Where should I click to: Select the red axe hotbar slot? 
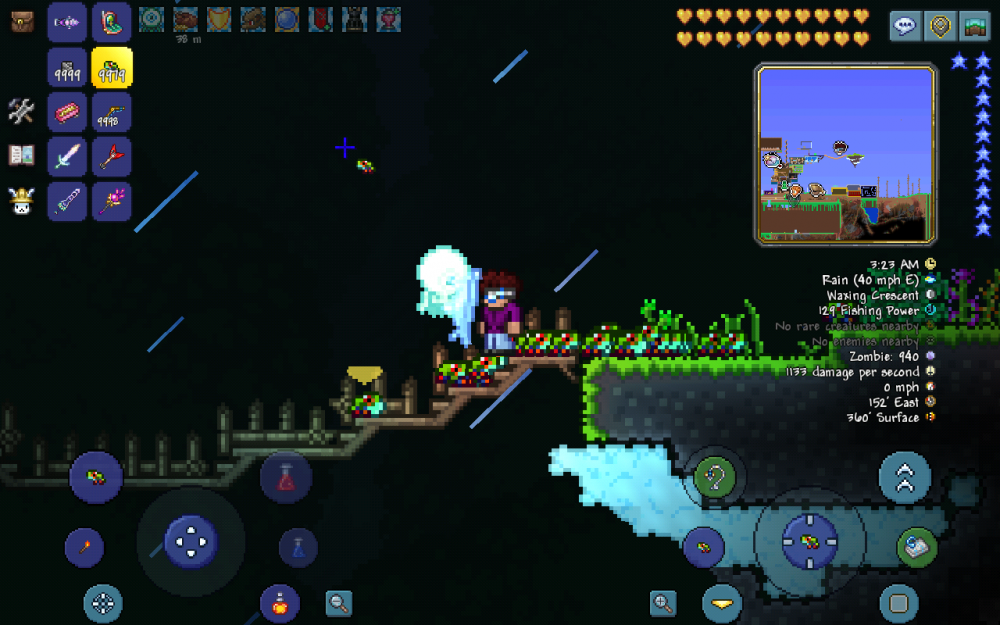coord(112,157)
